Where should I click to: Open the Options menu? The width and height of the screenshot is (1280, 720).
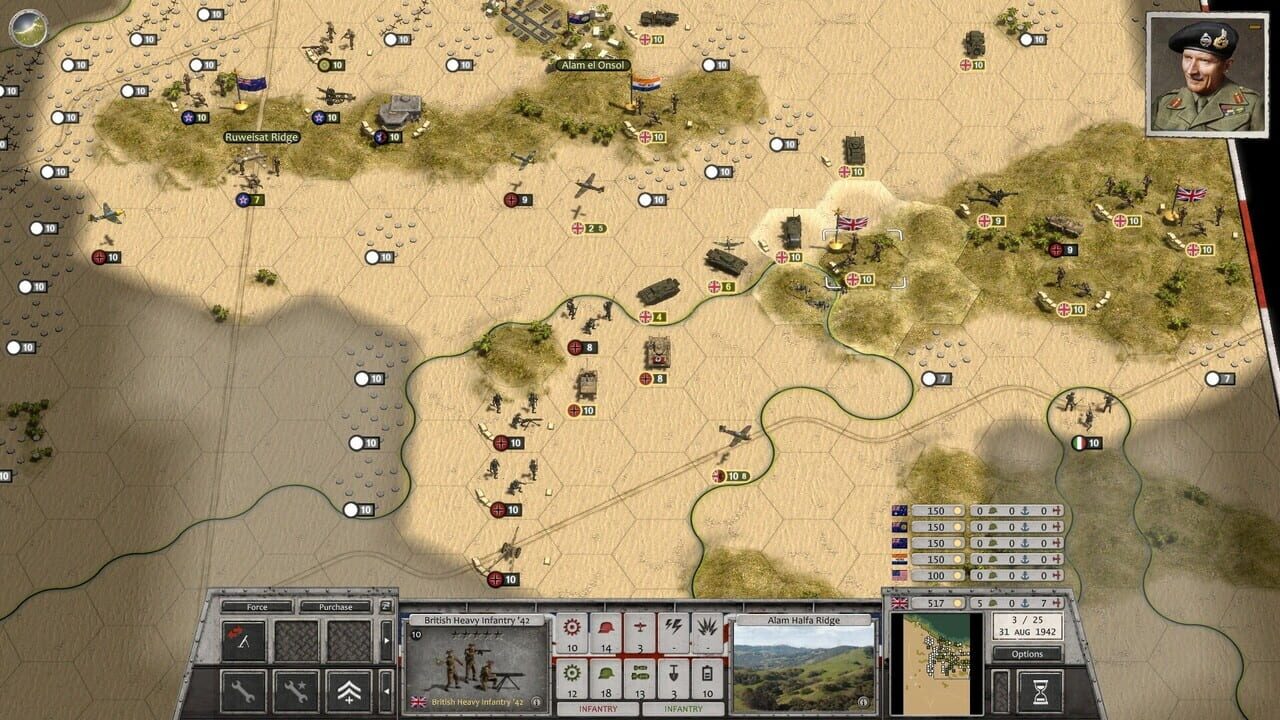[x=1027, y=654]
